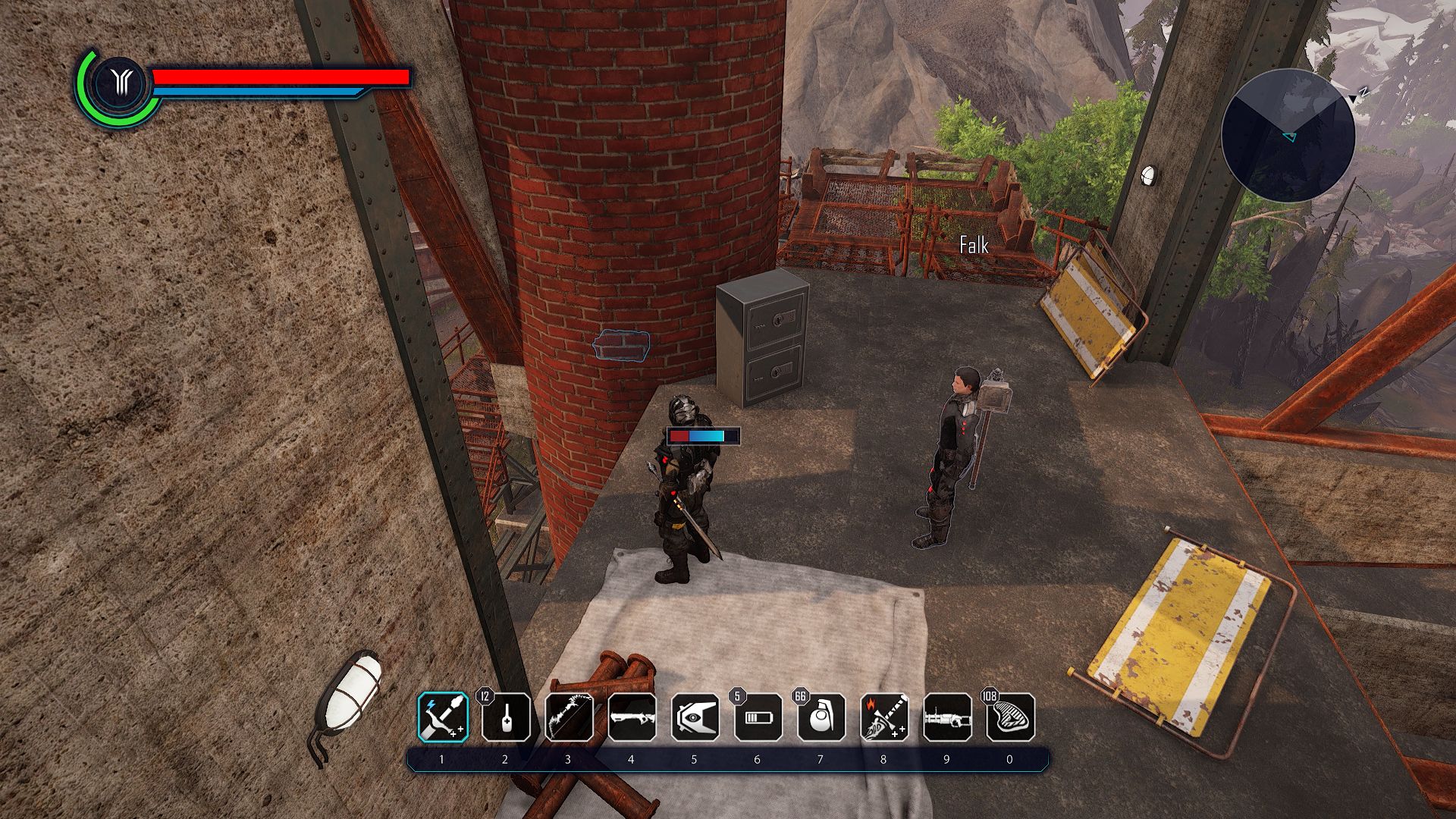This screenshot has width=1456, height=819.
Task: Select the electrified sword in hotbar slot 1
Action: pyautogui.click(x=442, y=719)
